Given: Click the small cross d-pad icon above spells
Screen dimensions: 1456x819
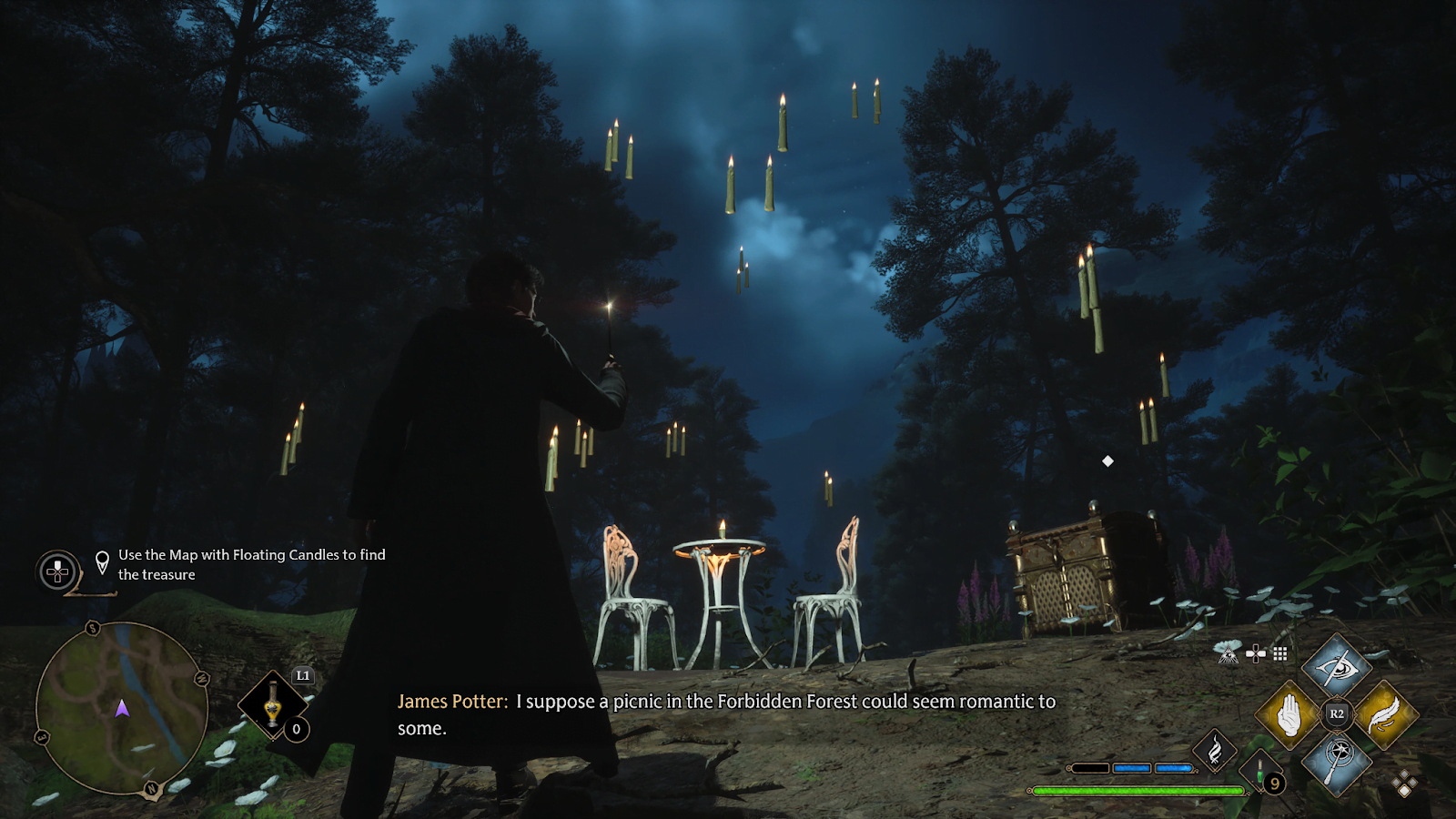Looking at the screenshot, I should tap(1255, 653).
